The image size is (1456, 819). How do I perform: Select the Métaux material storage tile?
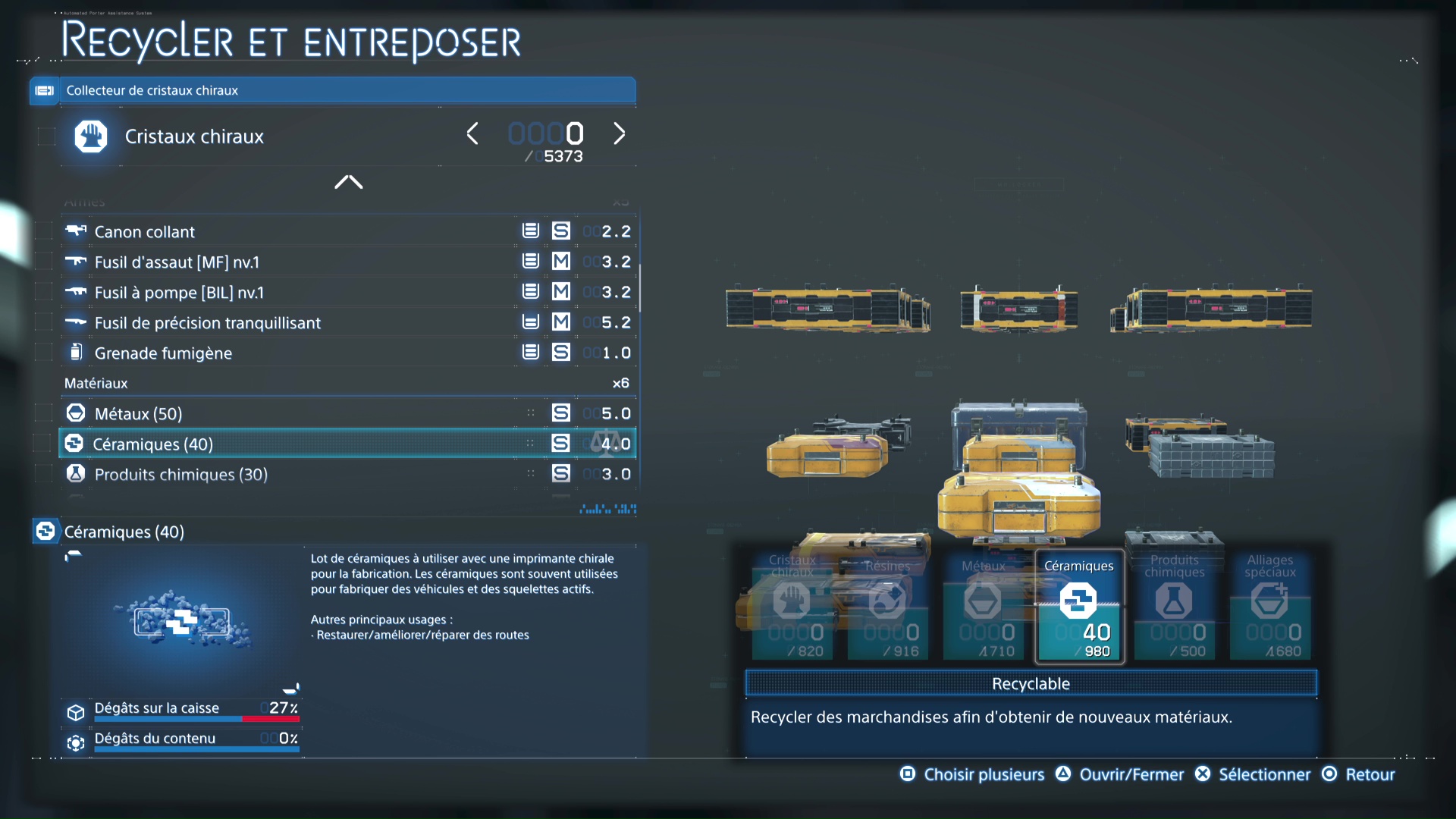(x=984, y=606)
